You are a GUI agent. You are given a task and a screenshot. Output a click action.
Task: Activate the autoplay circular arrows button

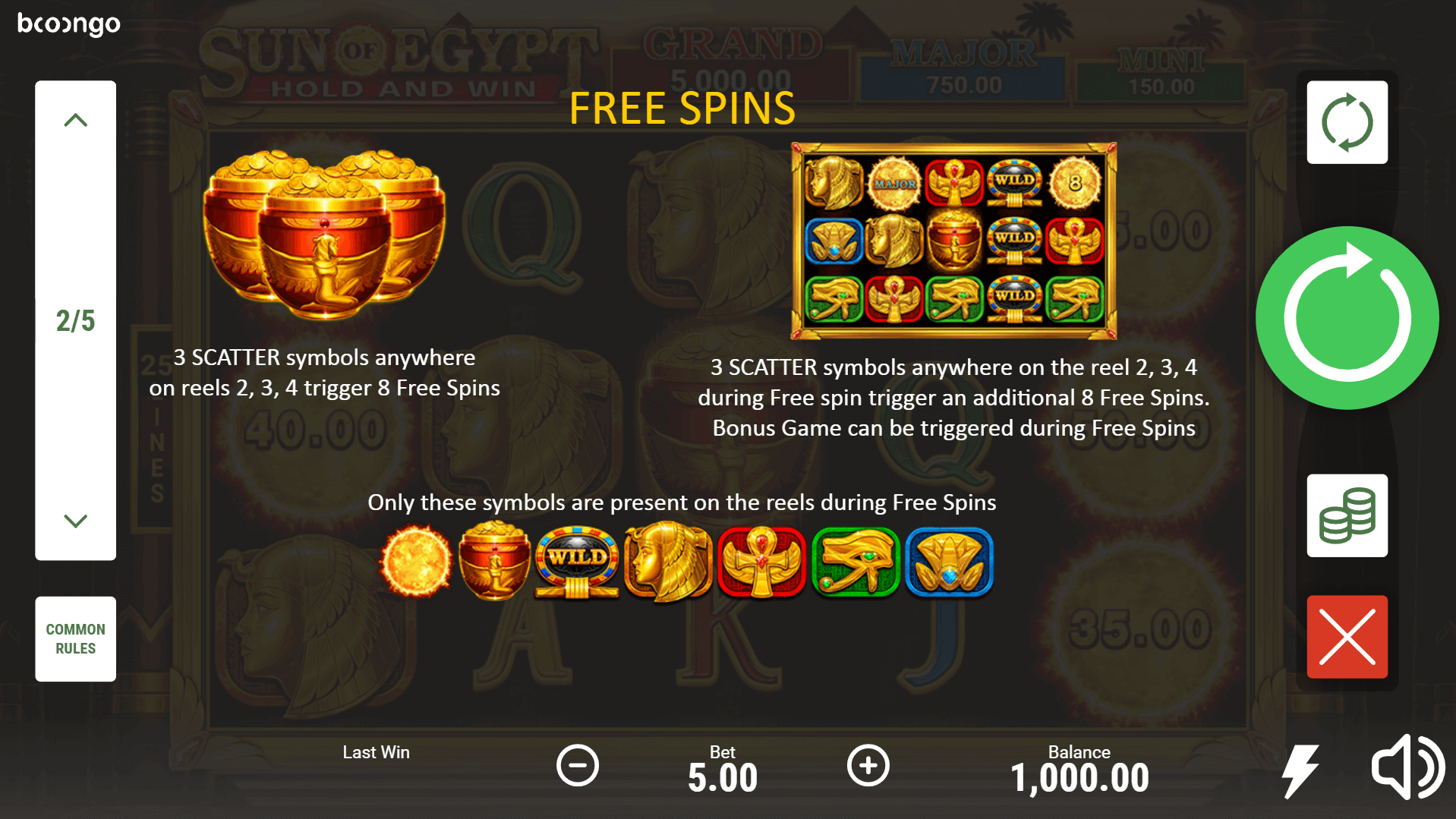(1347, 122)
